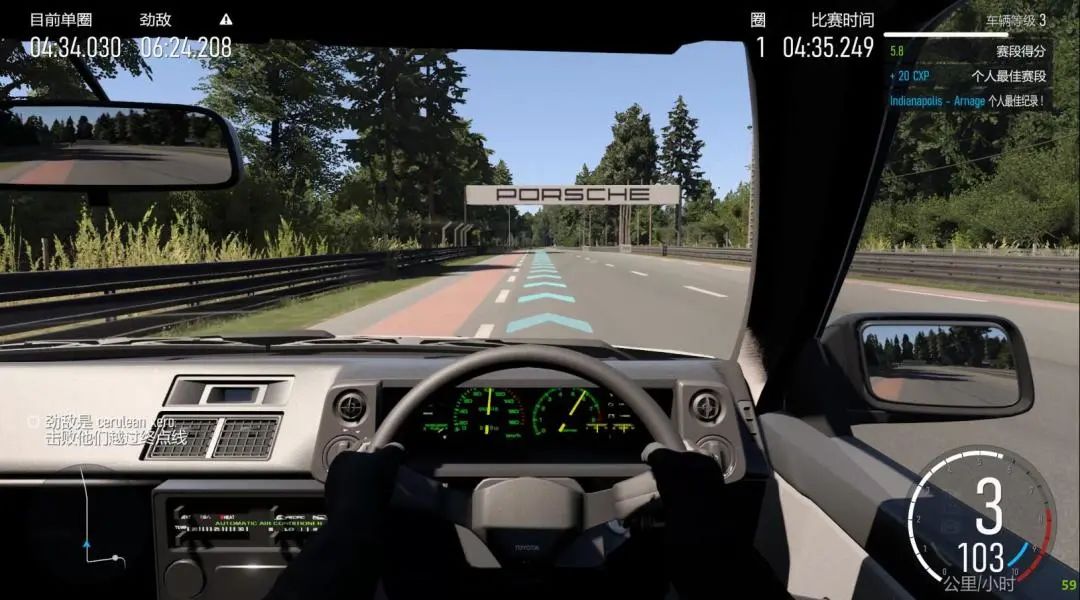Click the Indianapolis - Arnage personal best notification
Viewport: 1080px width, 600px height.
966,100
